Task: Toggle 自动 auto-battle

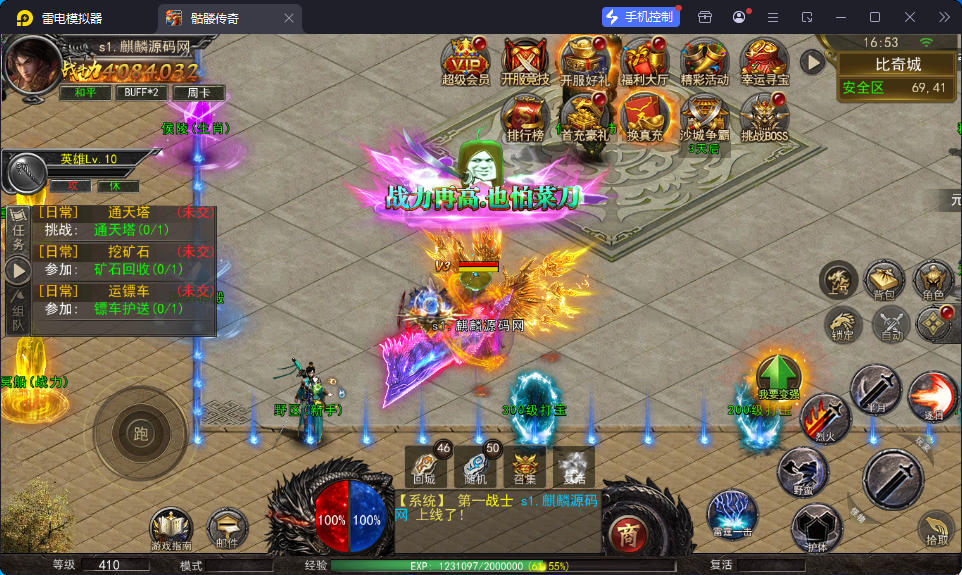Action: [890, 324]
